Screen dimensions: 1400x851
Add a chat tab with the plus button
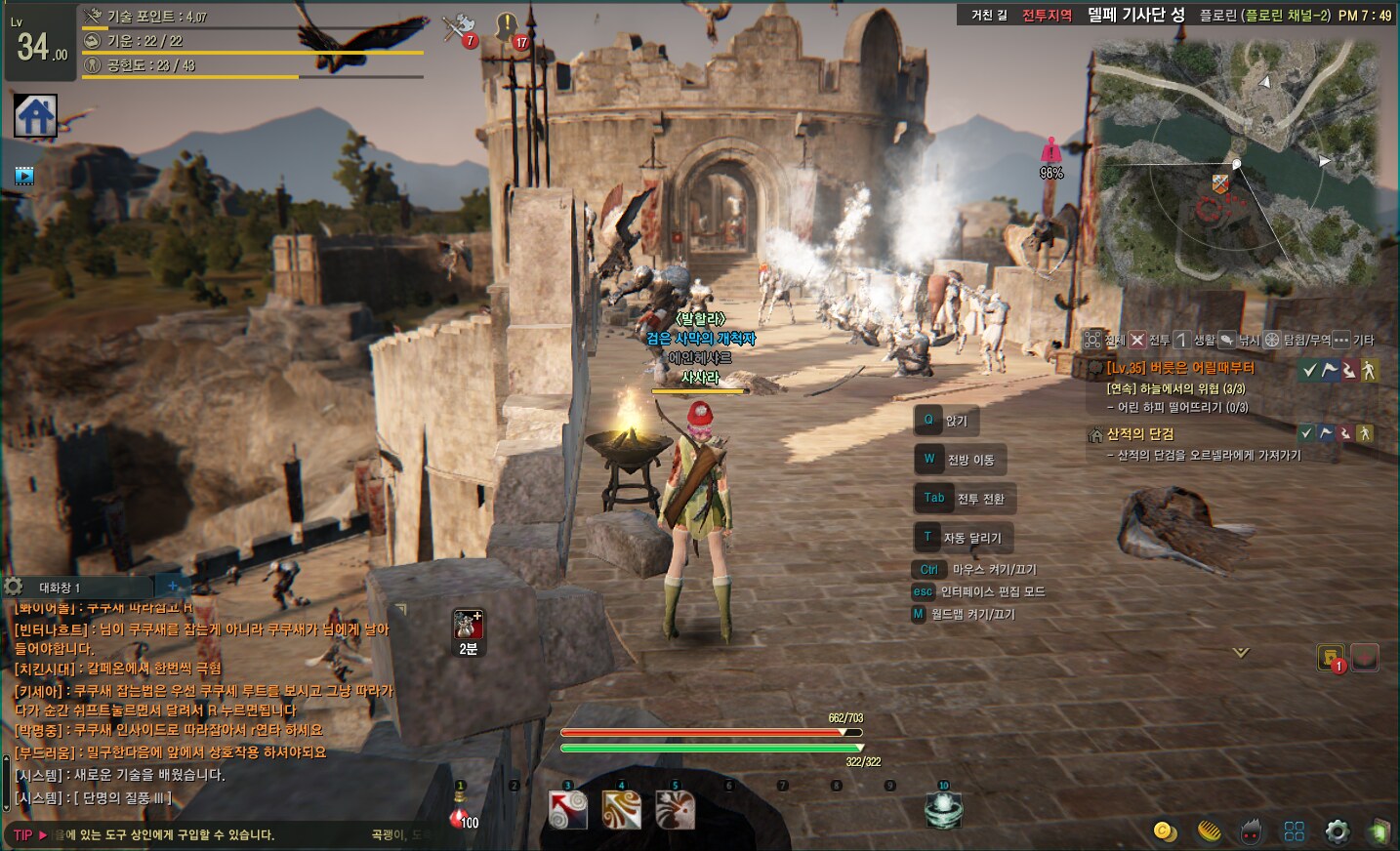[173, 587]
